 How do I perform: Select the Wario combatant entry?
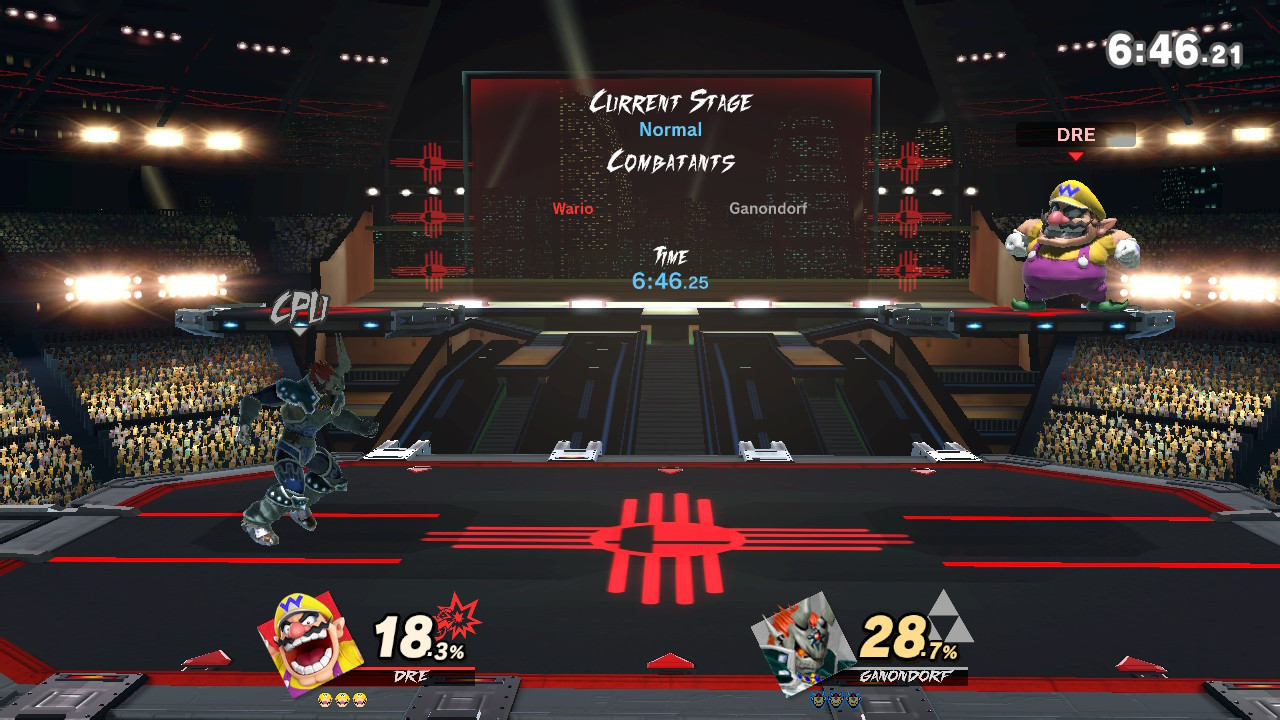tap(573, 209)
